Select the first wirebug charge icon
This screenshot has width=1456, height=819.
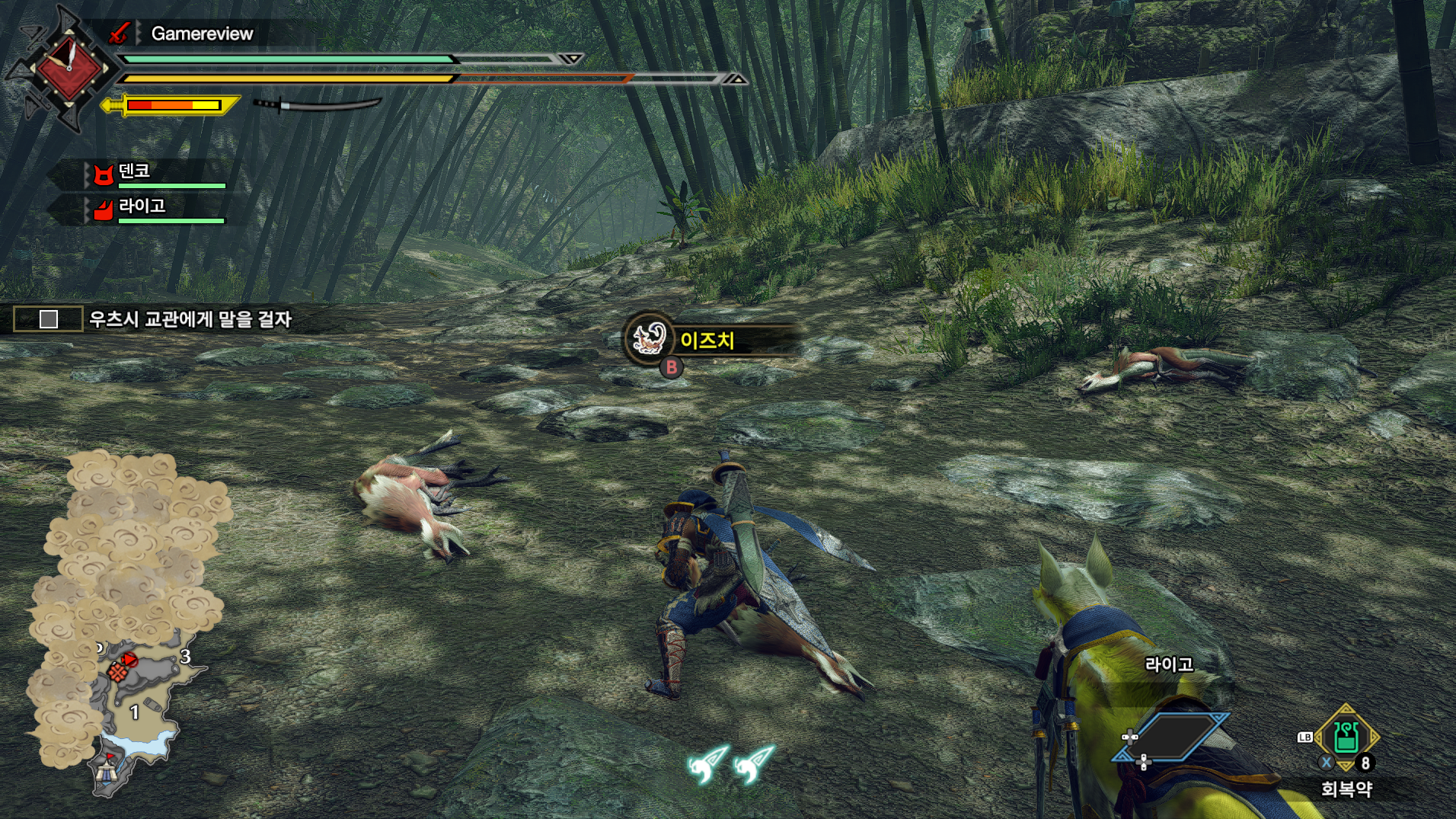pos(708,763)
